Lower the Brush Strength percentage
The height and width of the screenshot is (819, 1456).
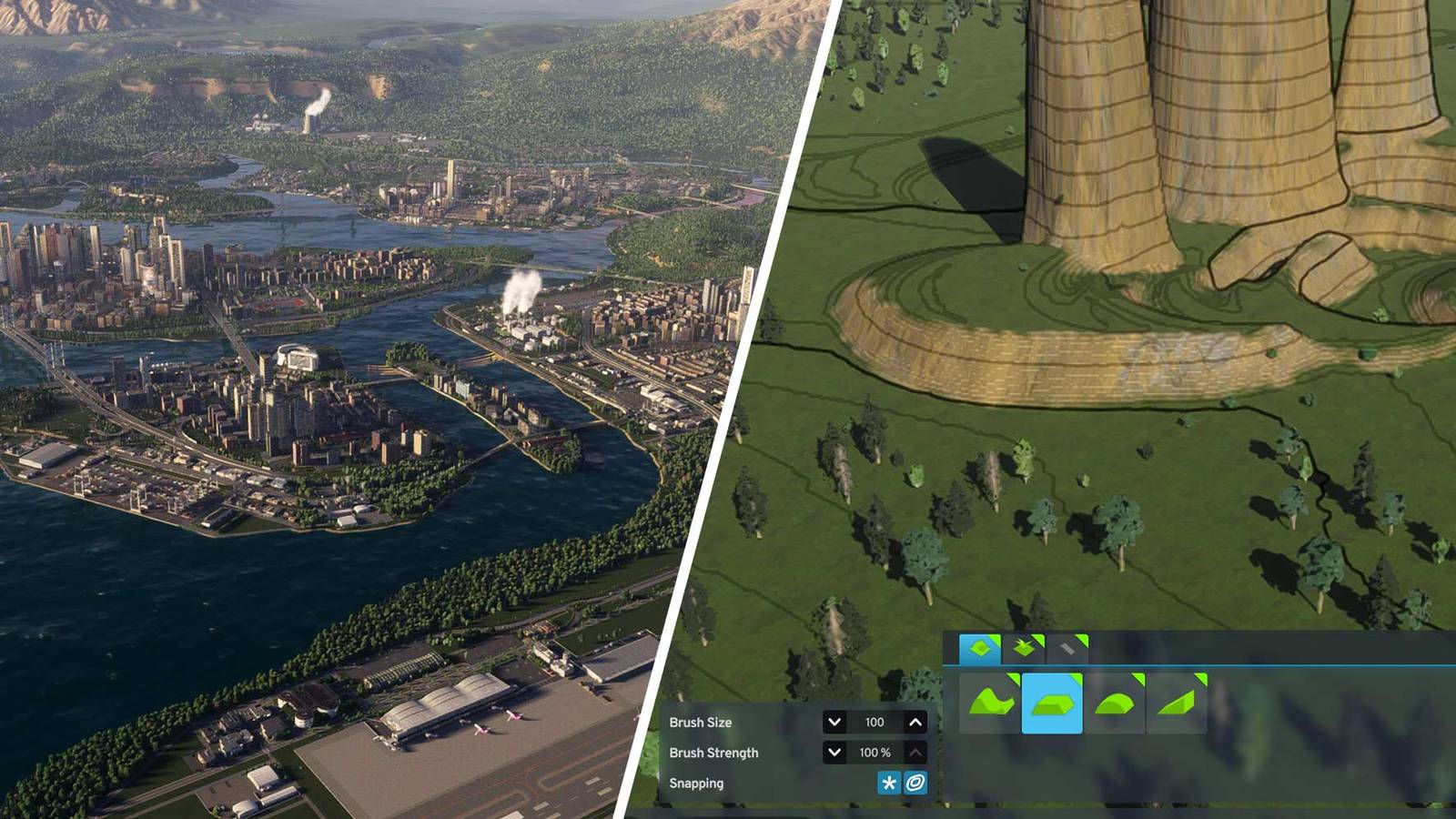pyautogui.click(x=834, y=753)
